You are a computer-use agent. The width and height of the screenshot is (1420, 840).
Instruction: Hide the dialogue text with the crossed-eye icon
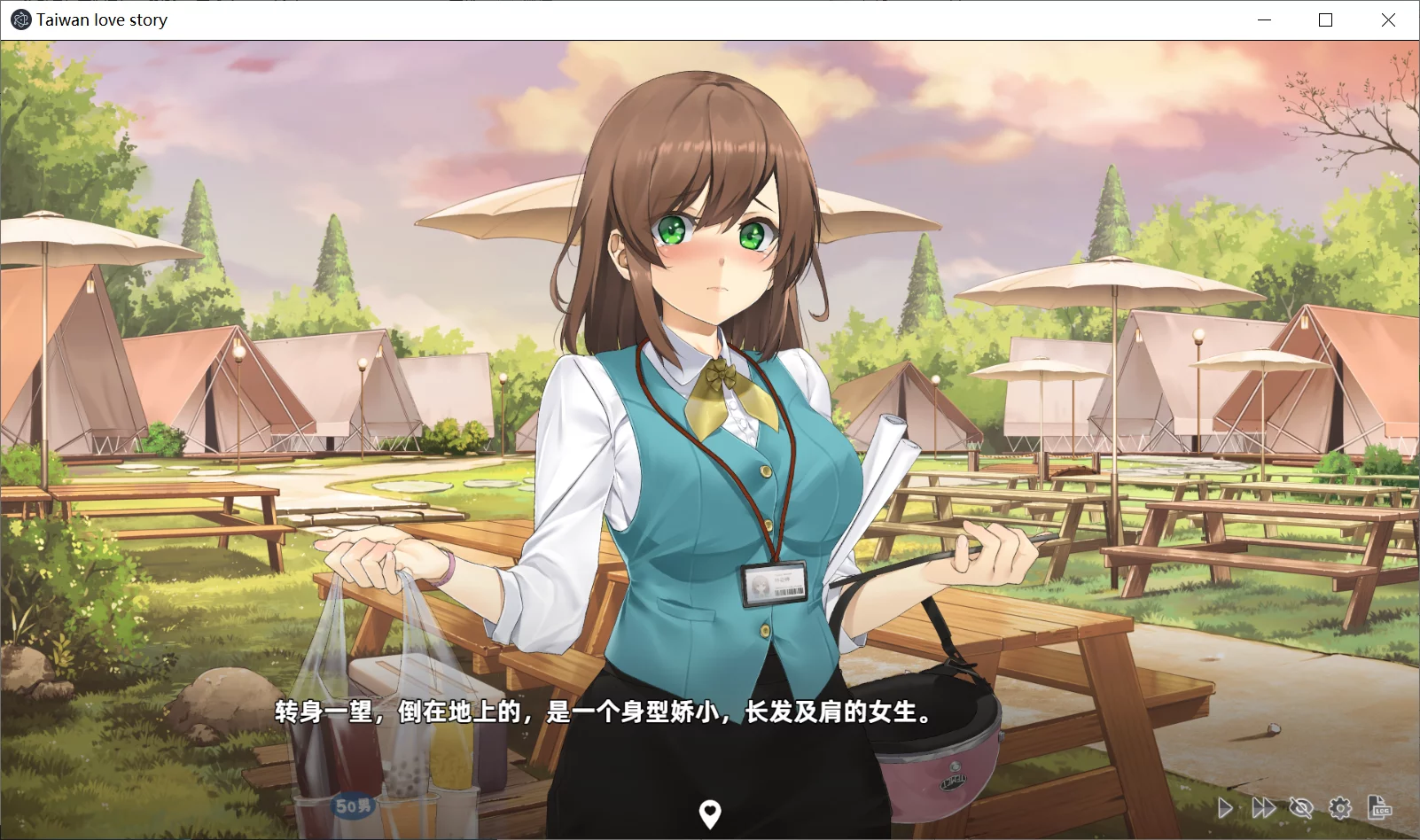point(1301,807)
